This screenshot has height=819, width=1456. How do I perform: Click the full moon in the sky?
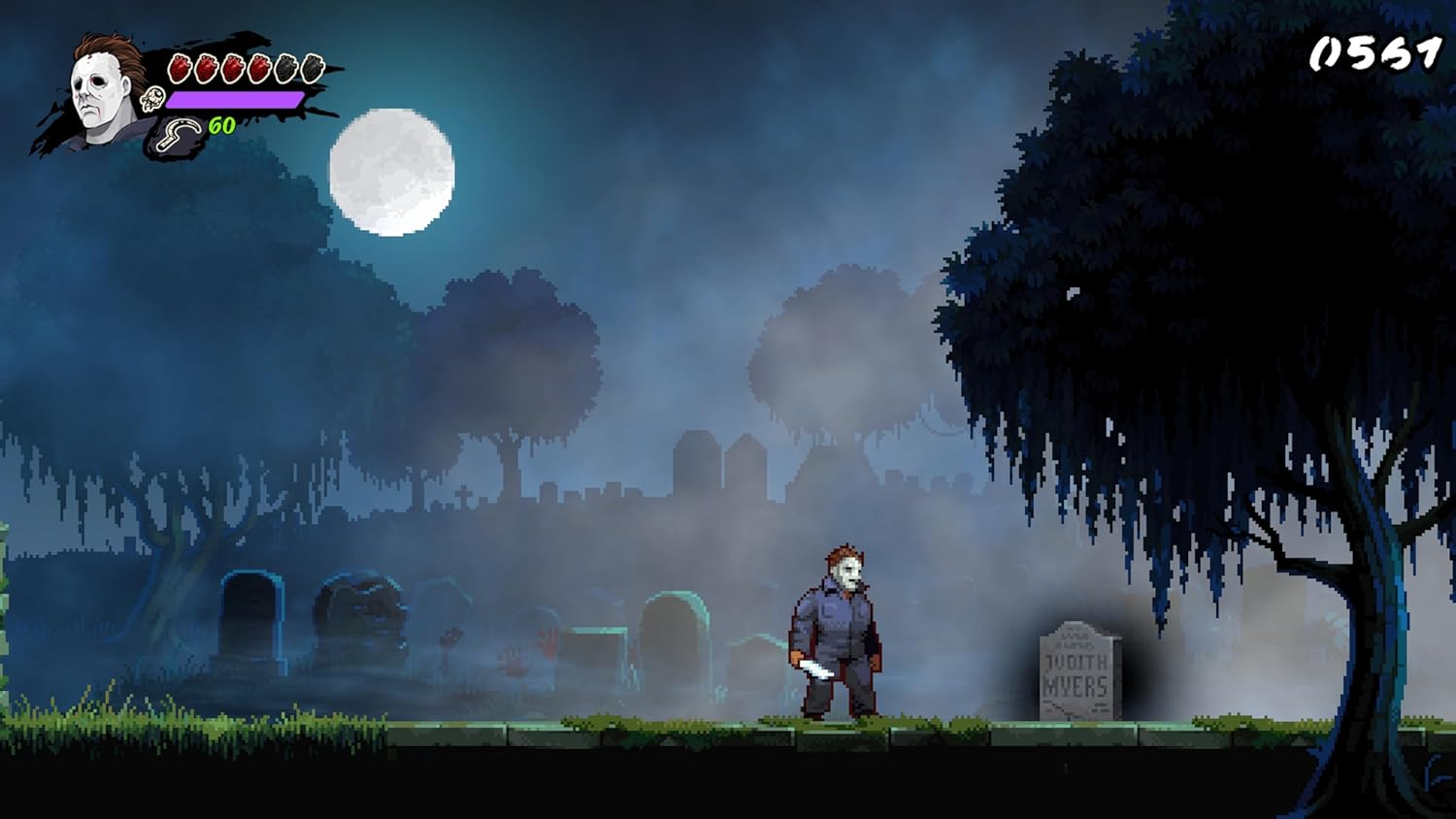(393, 175)
